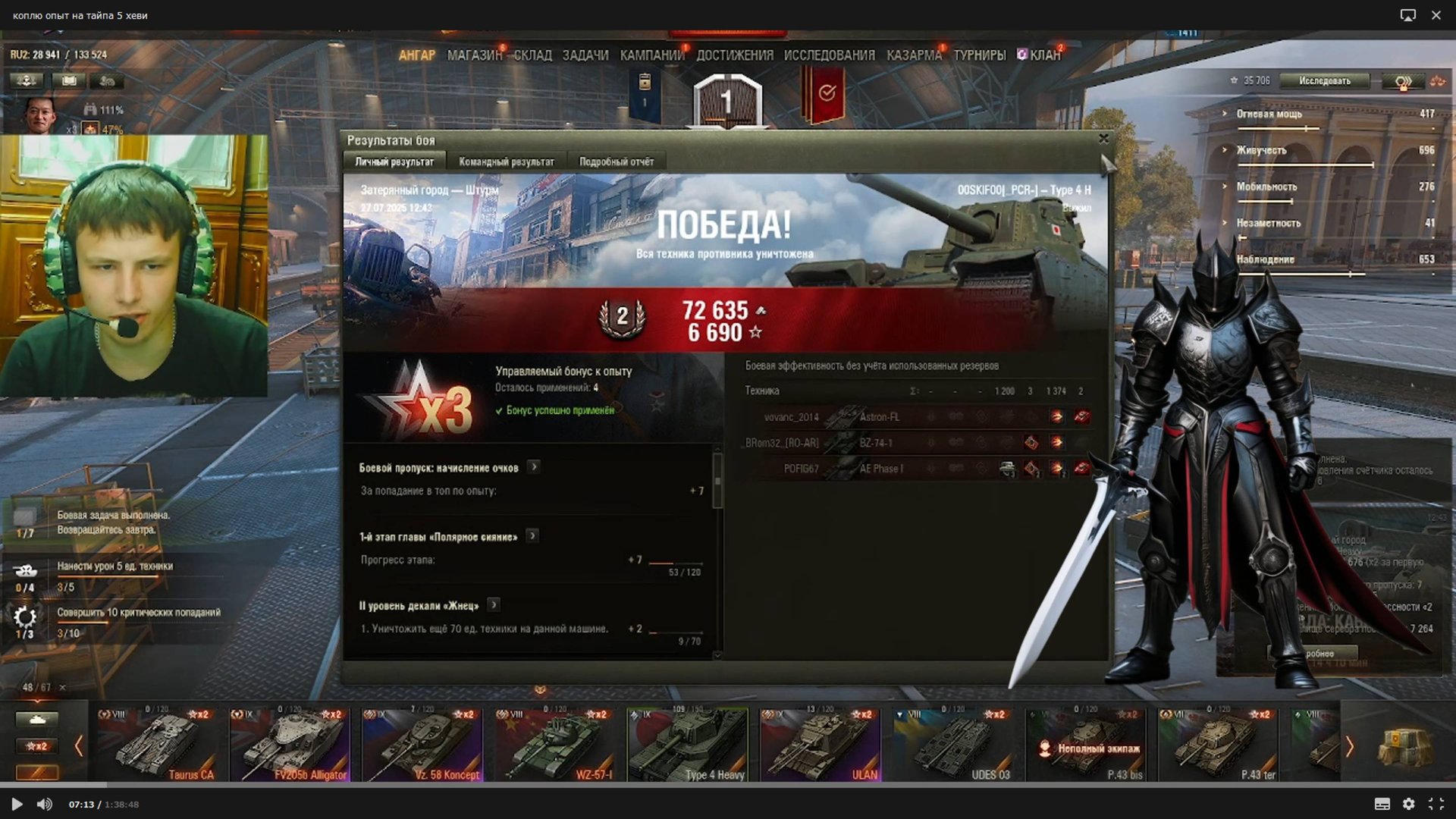Screen dimensions: 1456x819
Task: Close the battle results window
Action: tap(1103, 139)
